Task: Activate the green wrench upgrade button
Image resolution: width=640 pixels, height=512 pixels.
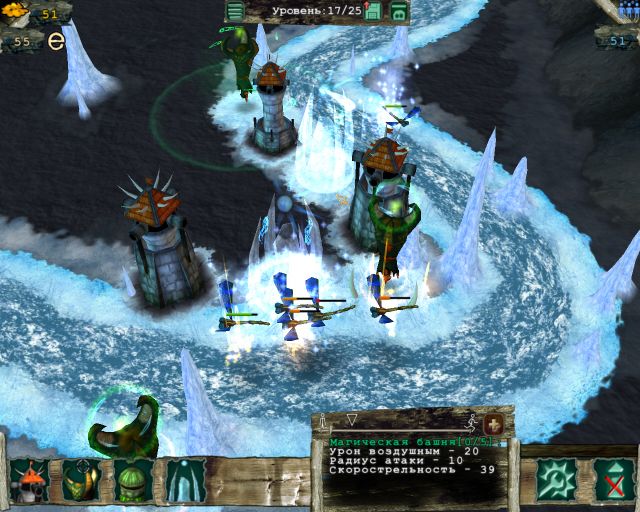Action: click(555, 480)
